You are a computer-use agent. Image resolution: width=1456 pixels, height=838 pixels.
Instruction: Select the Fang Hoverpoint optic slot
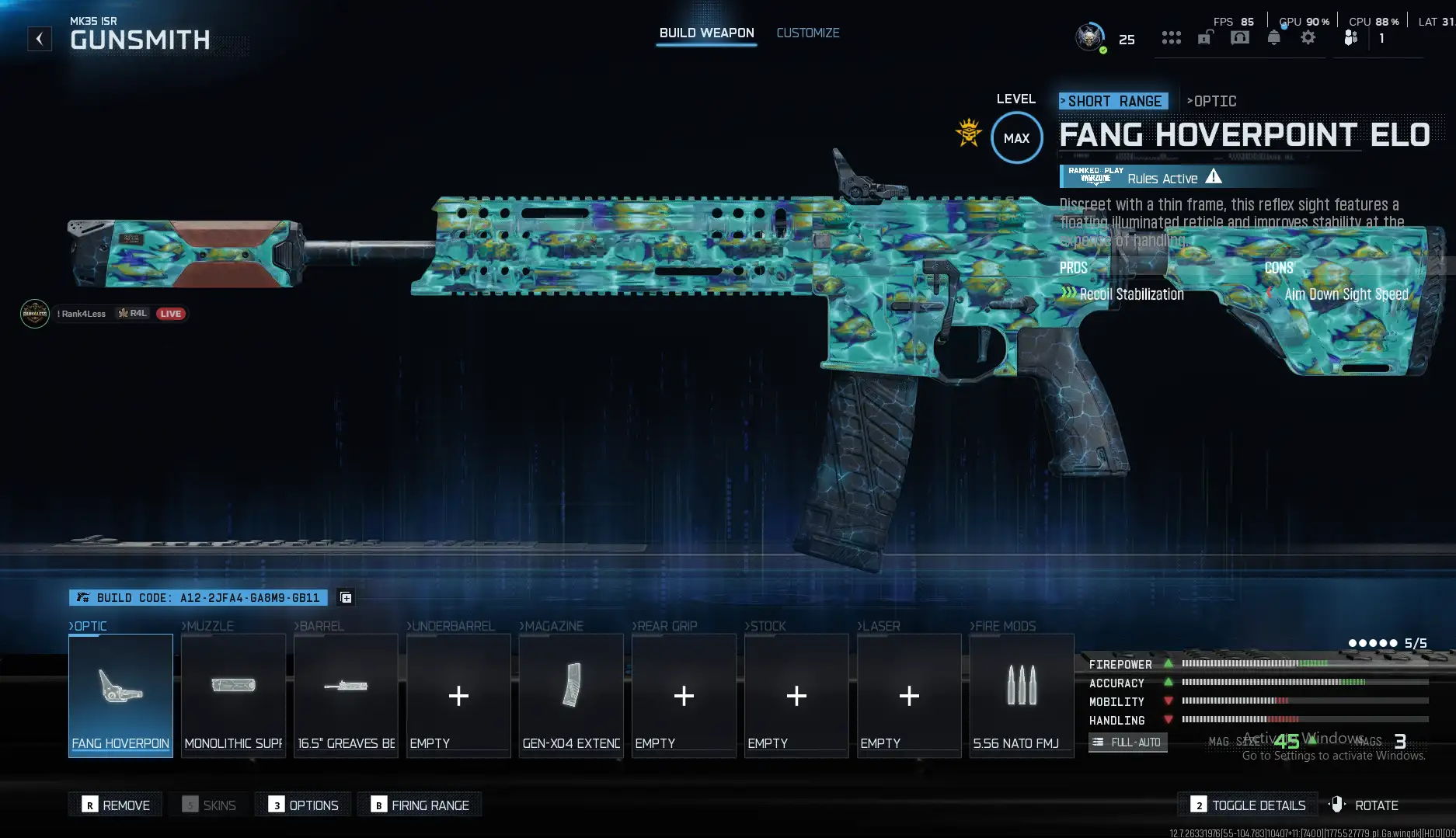[120, 695]
